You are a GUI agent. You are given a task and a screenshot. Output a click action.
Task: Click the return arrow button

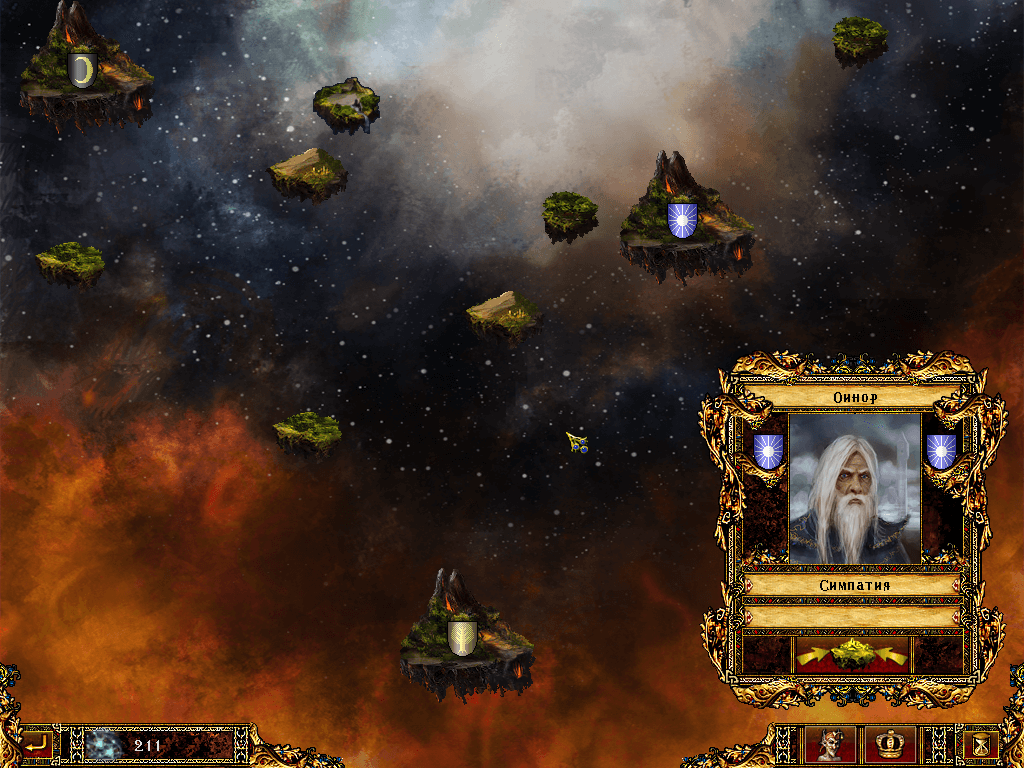[37, 744]
